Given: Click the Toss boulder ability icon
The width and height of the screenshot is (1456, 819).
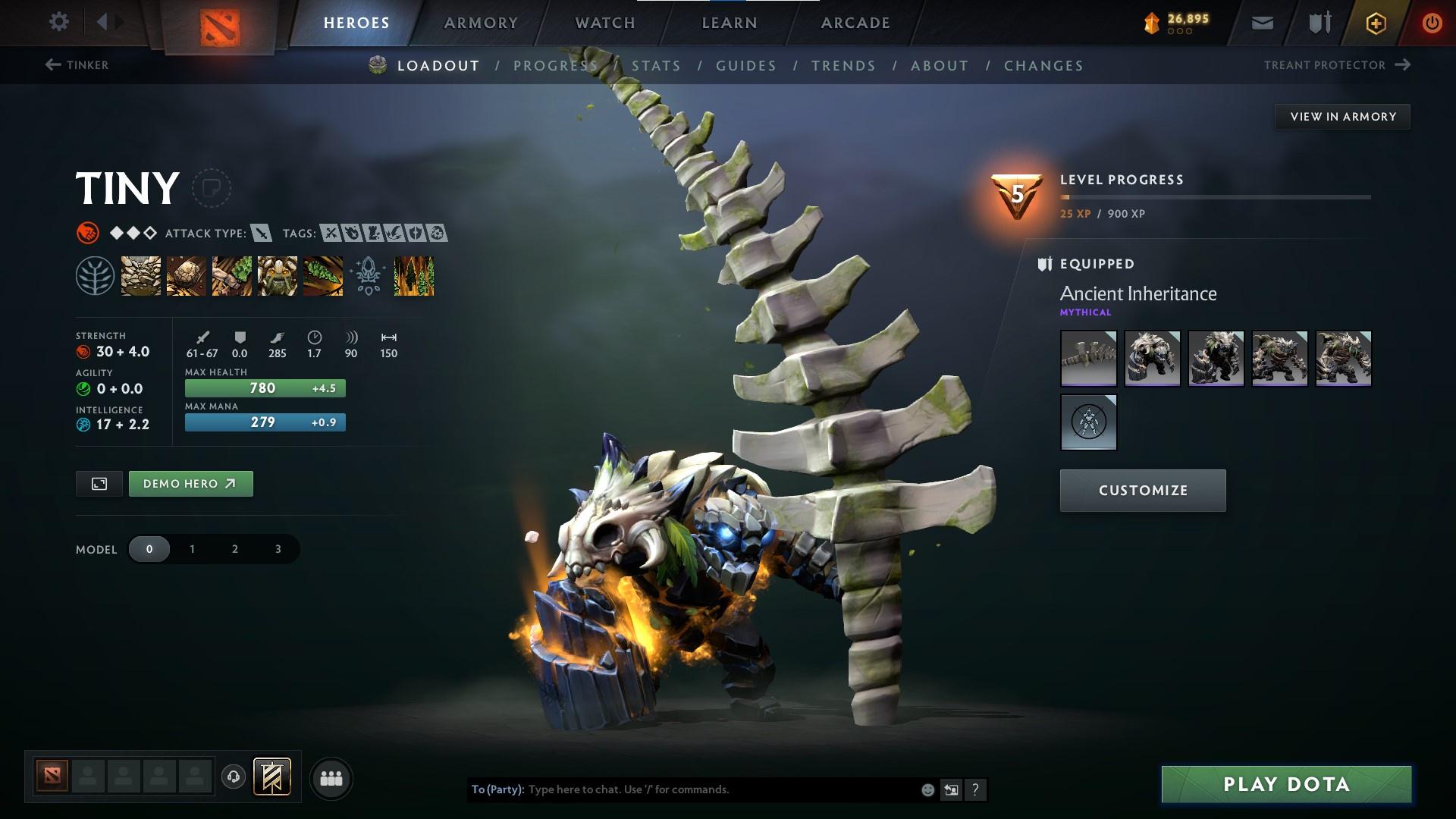Looking at the screenshot, I should click(185, 275).
